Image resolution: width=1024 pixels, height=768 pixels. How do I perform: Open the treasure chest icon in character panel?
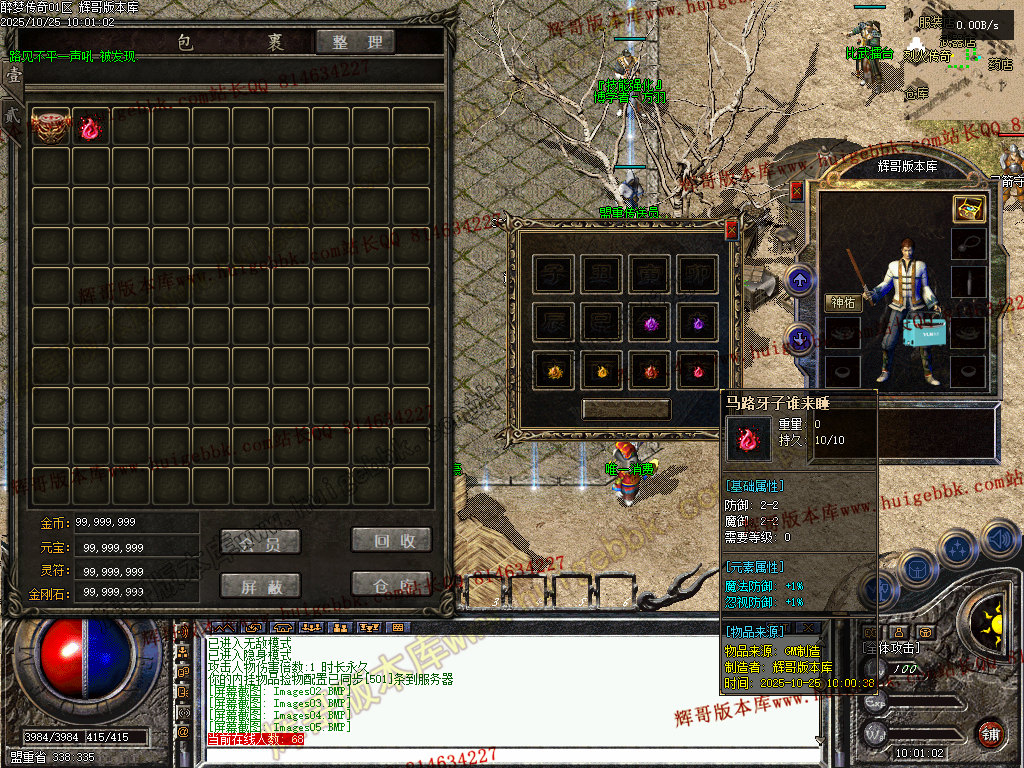tap(968, 208)
